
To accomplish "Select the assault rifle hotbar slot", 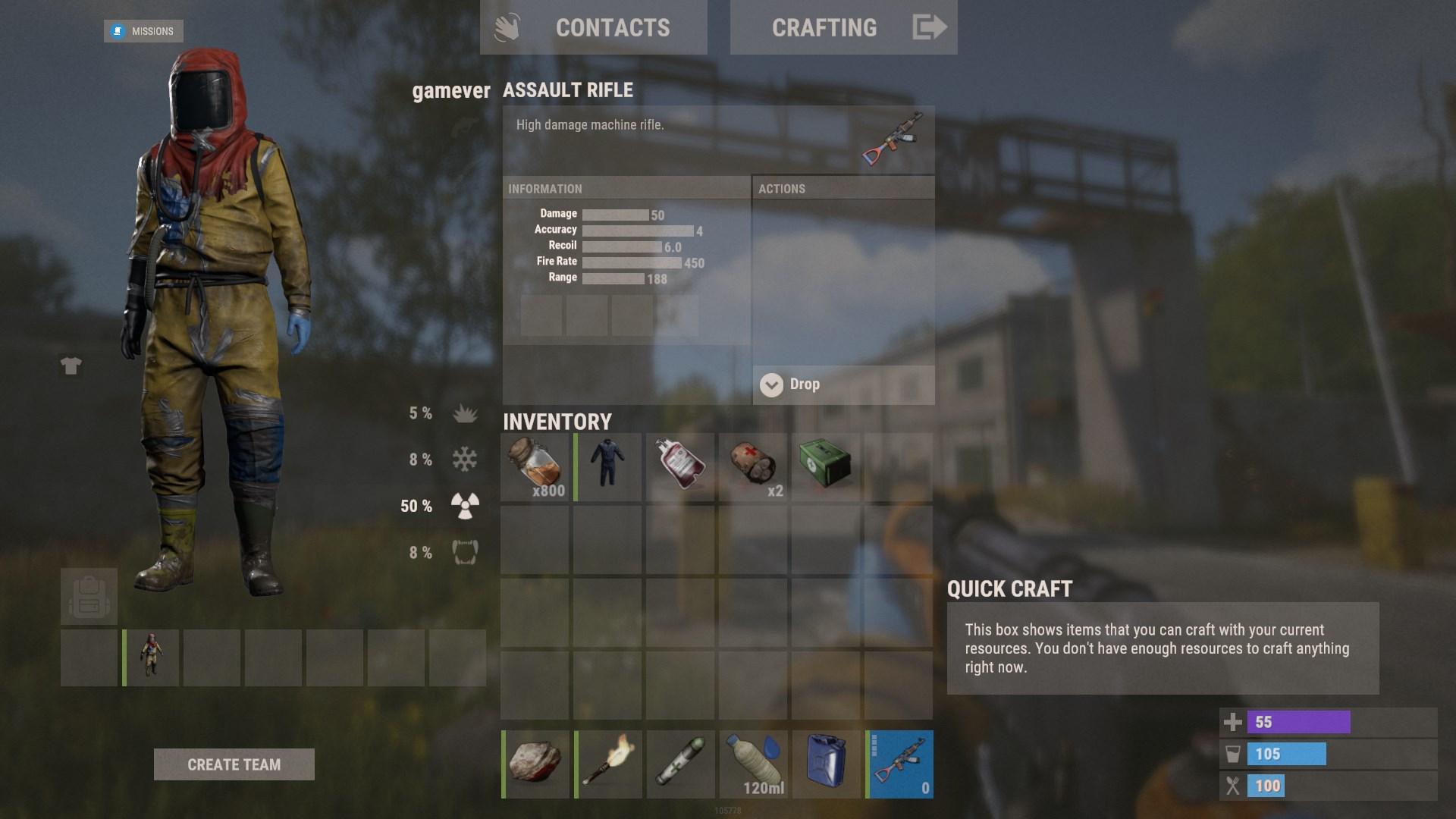I will point(899,764).
